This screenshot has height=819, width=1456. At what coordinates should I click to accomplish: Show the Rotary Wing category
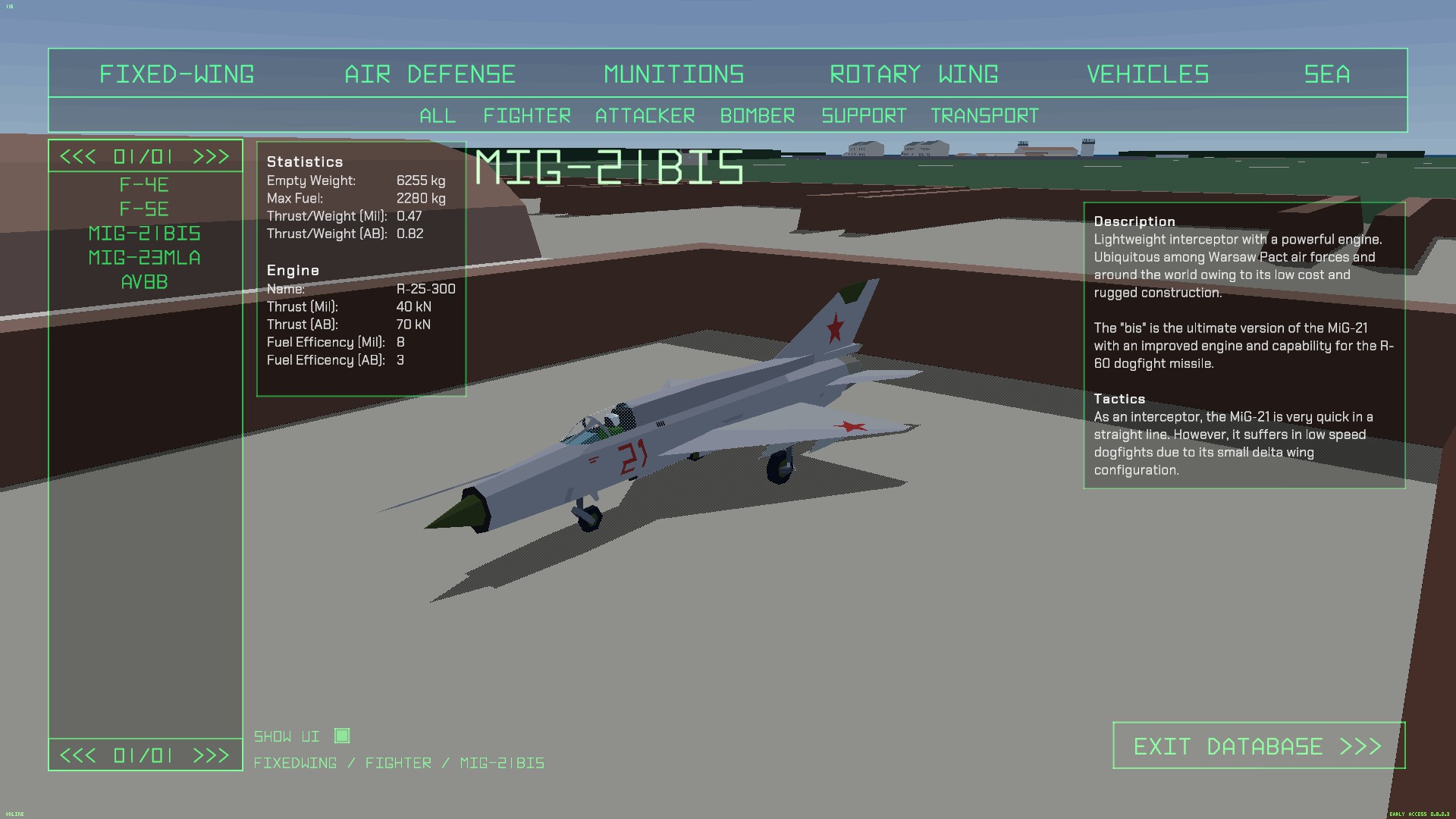[914, 74]
